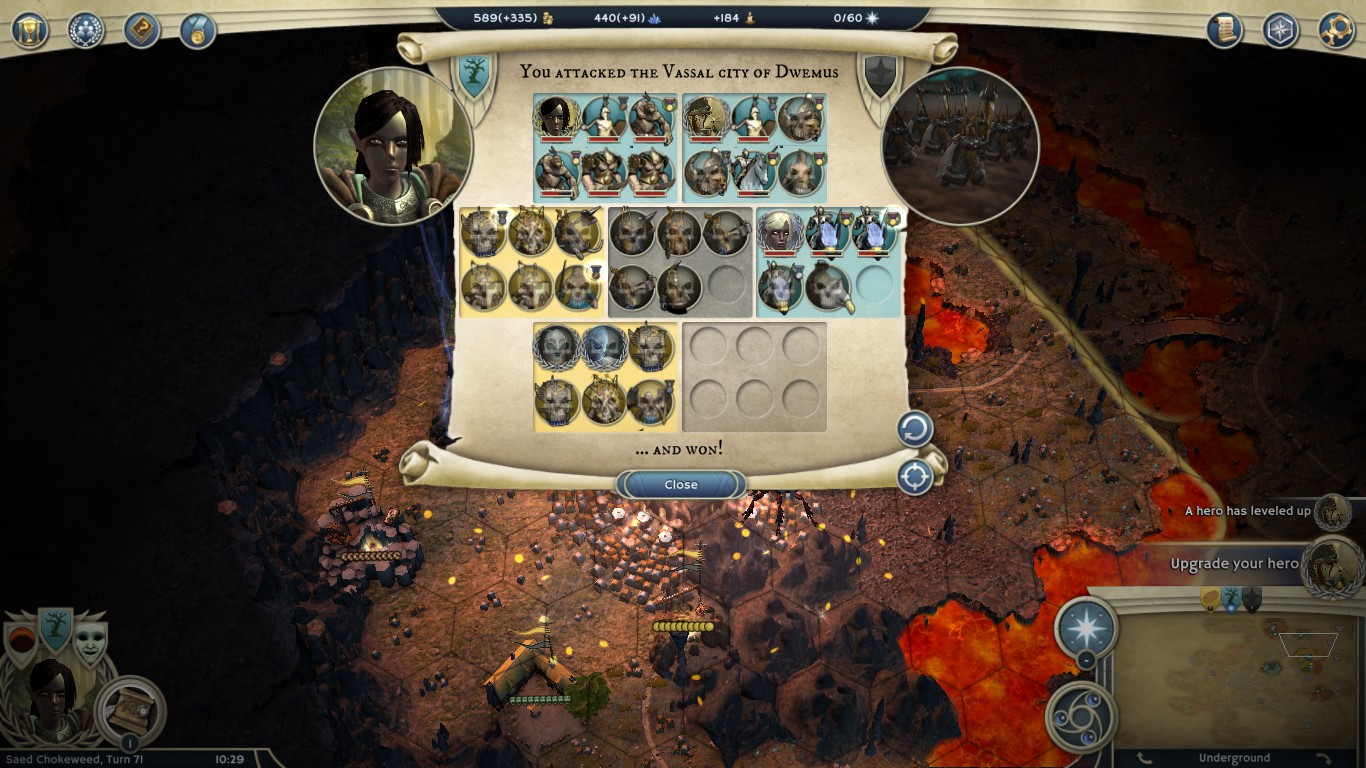The width and height of the screenshot is (1366, 768).
Task: Open the laurel wreath empire icon
Action: (86, 30)
